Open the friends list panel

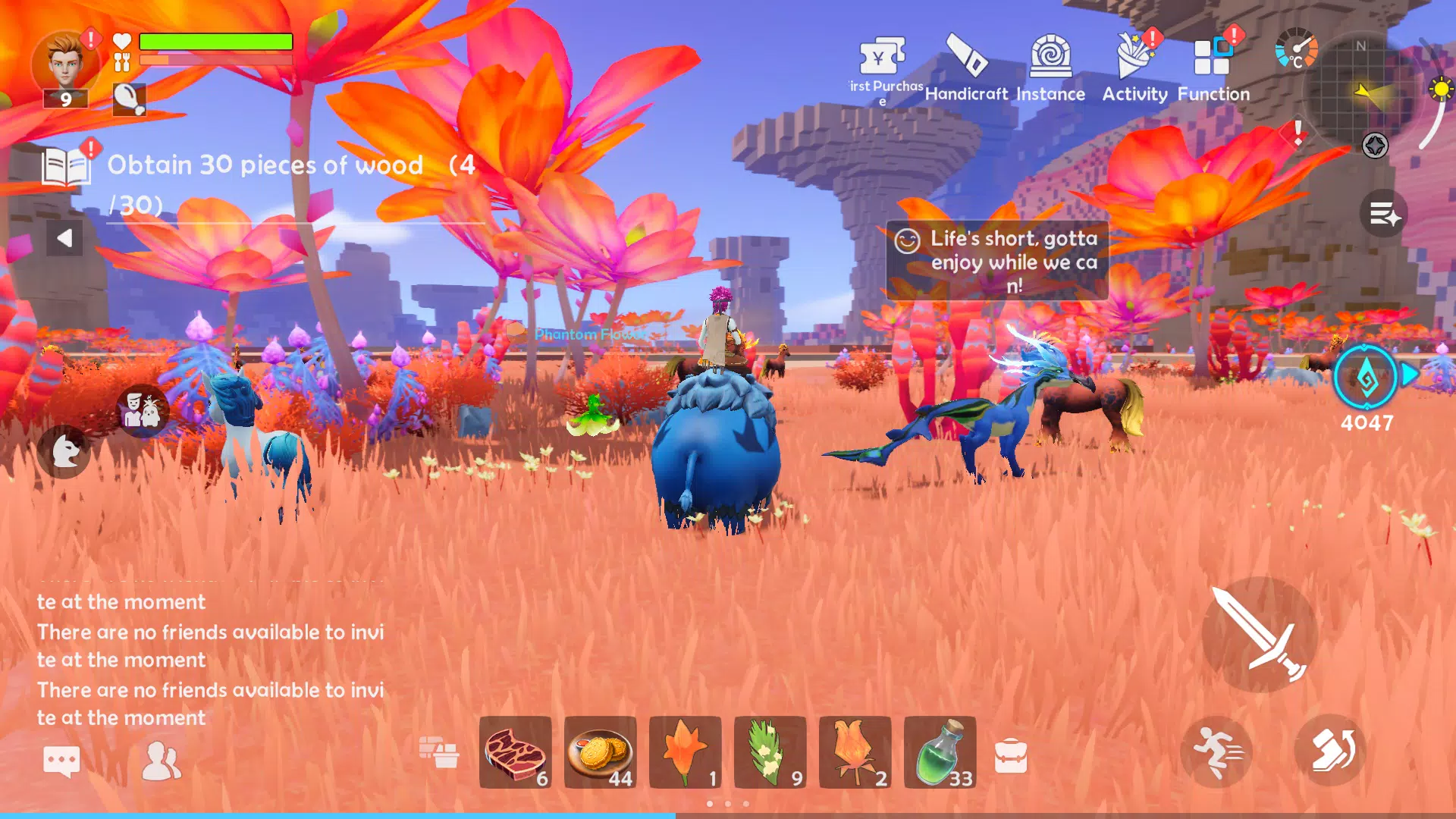[162, 760]
